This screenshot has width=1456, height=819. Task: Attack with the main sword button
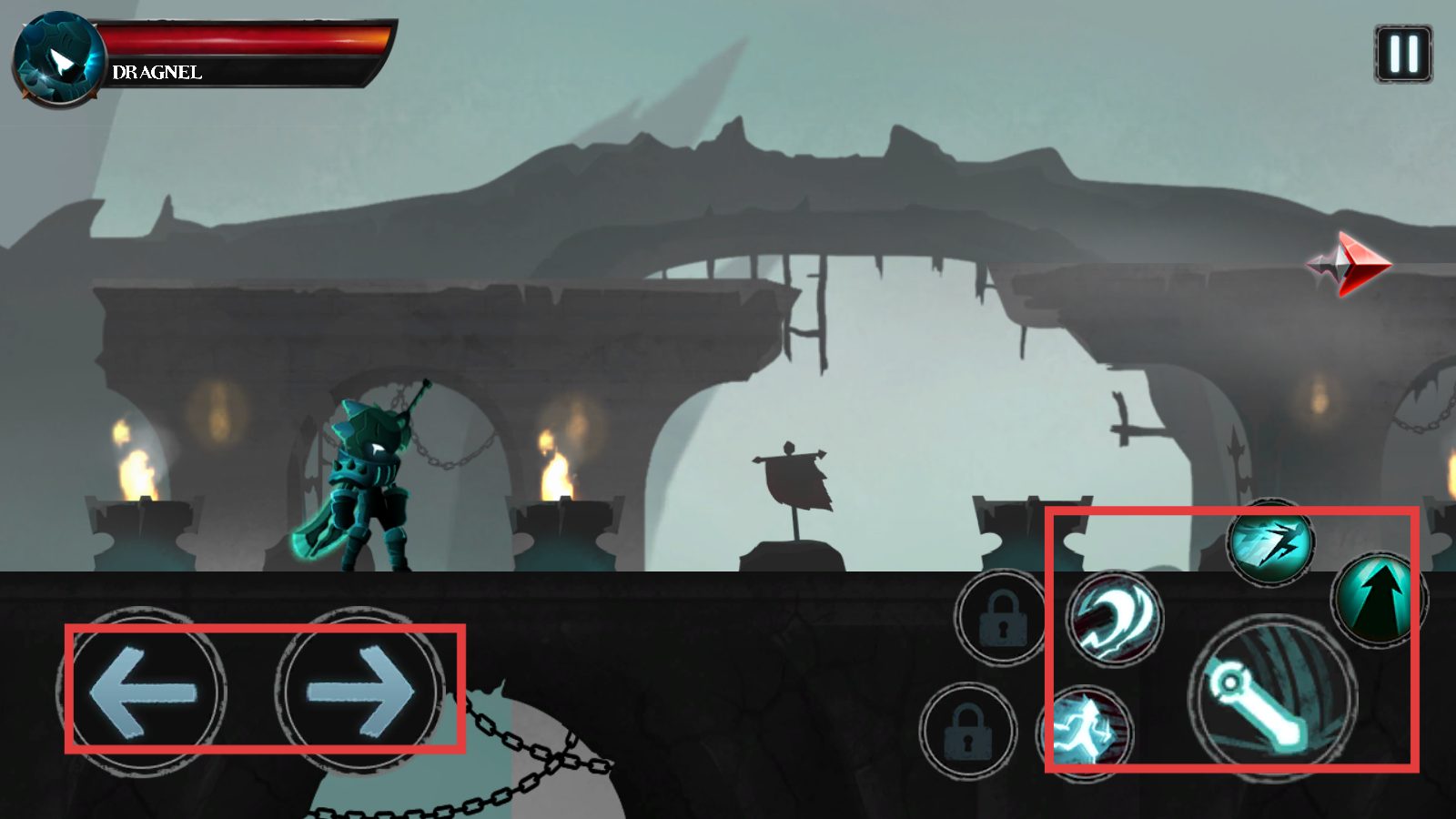pos(1271,698)
